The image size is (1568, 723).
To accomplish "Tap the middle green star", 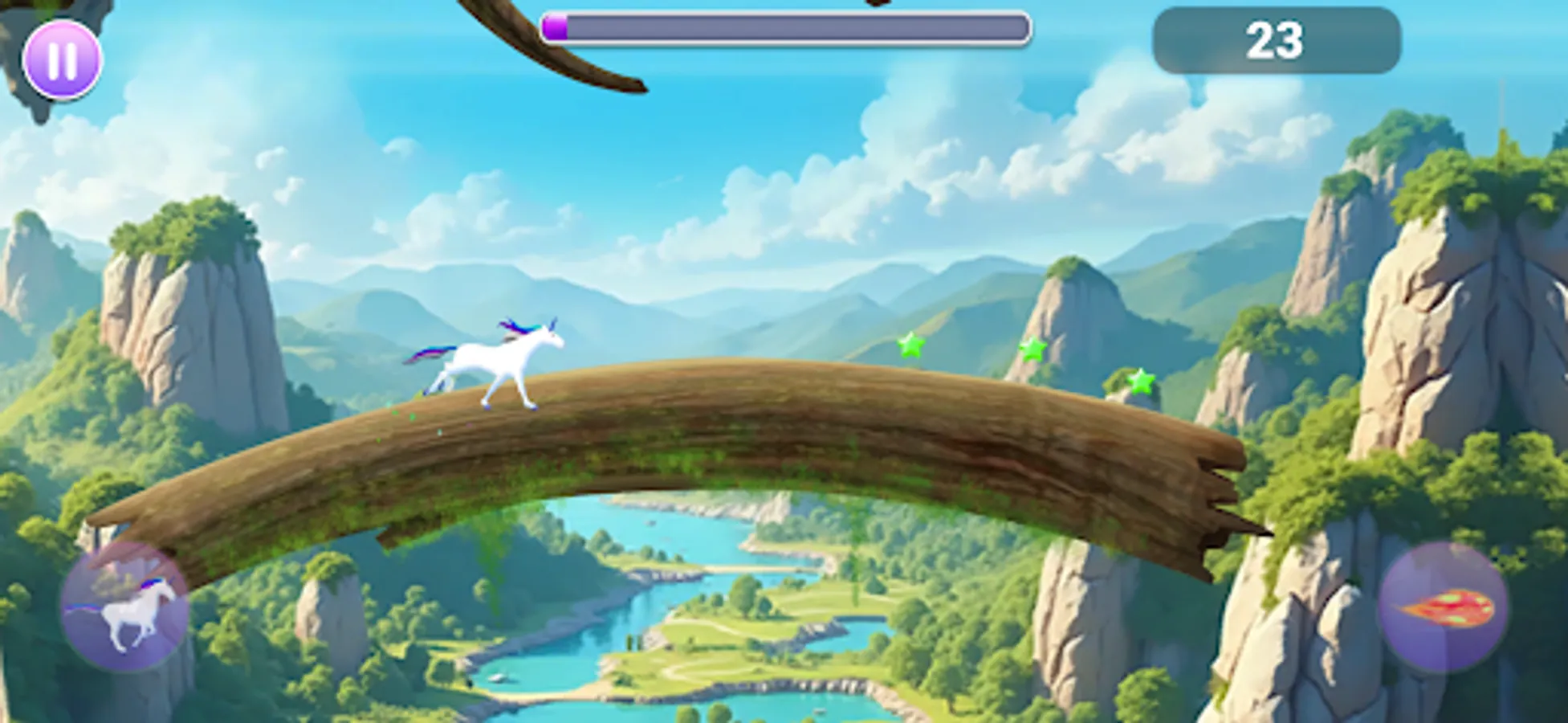I will click(1032, 350).
